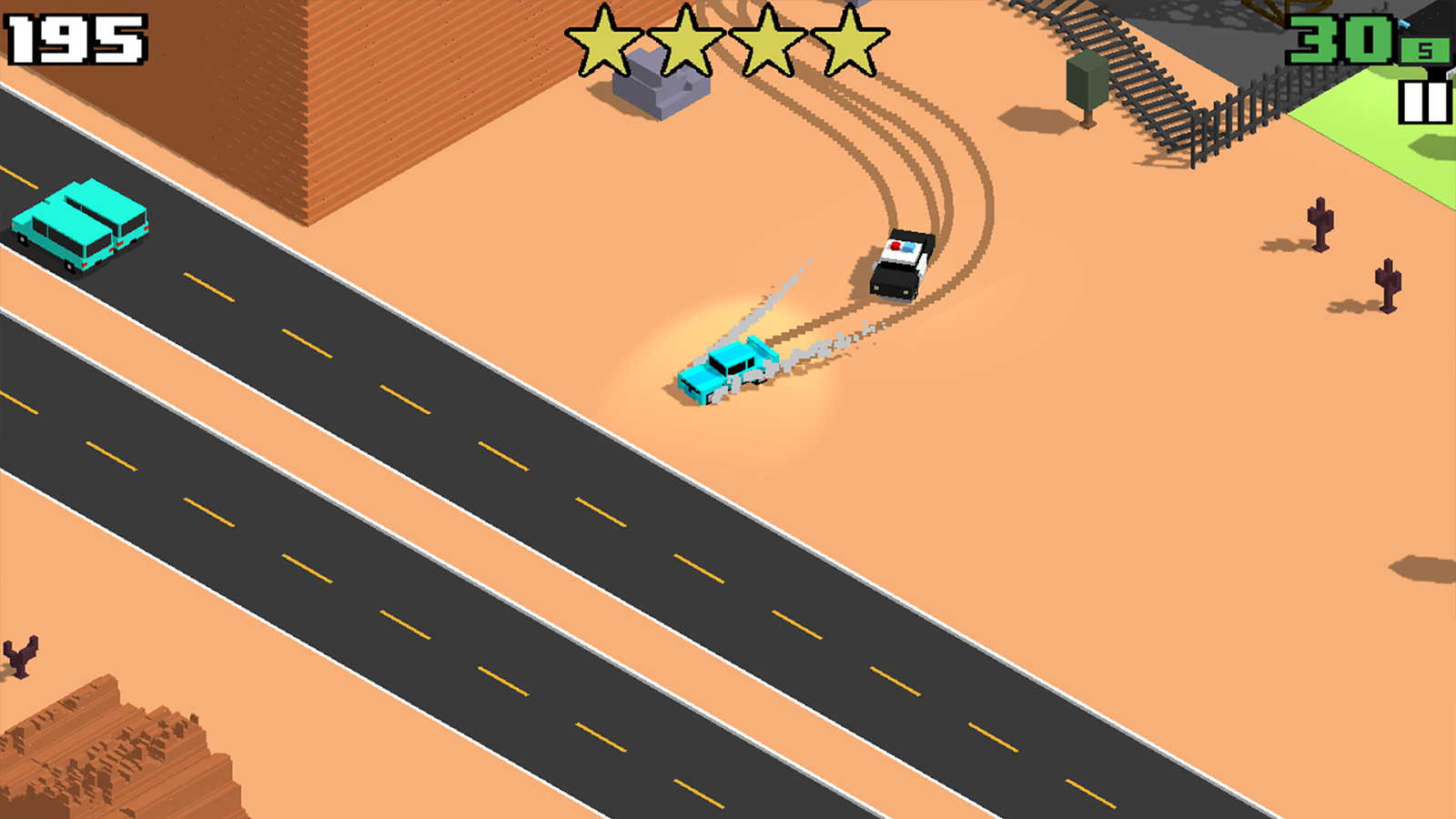1456x819 pixels.
Task: Click the railroad tracks at the top
Action: (x=1128, y=55)
